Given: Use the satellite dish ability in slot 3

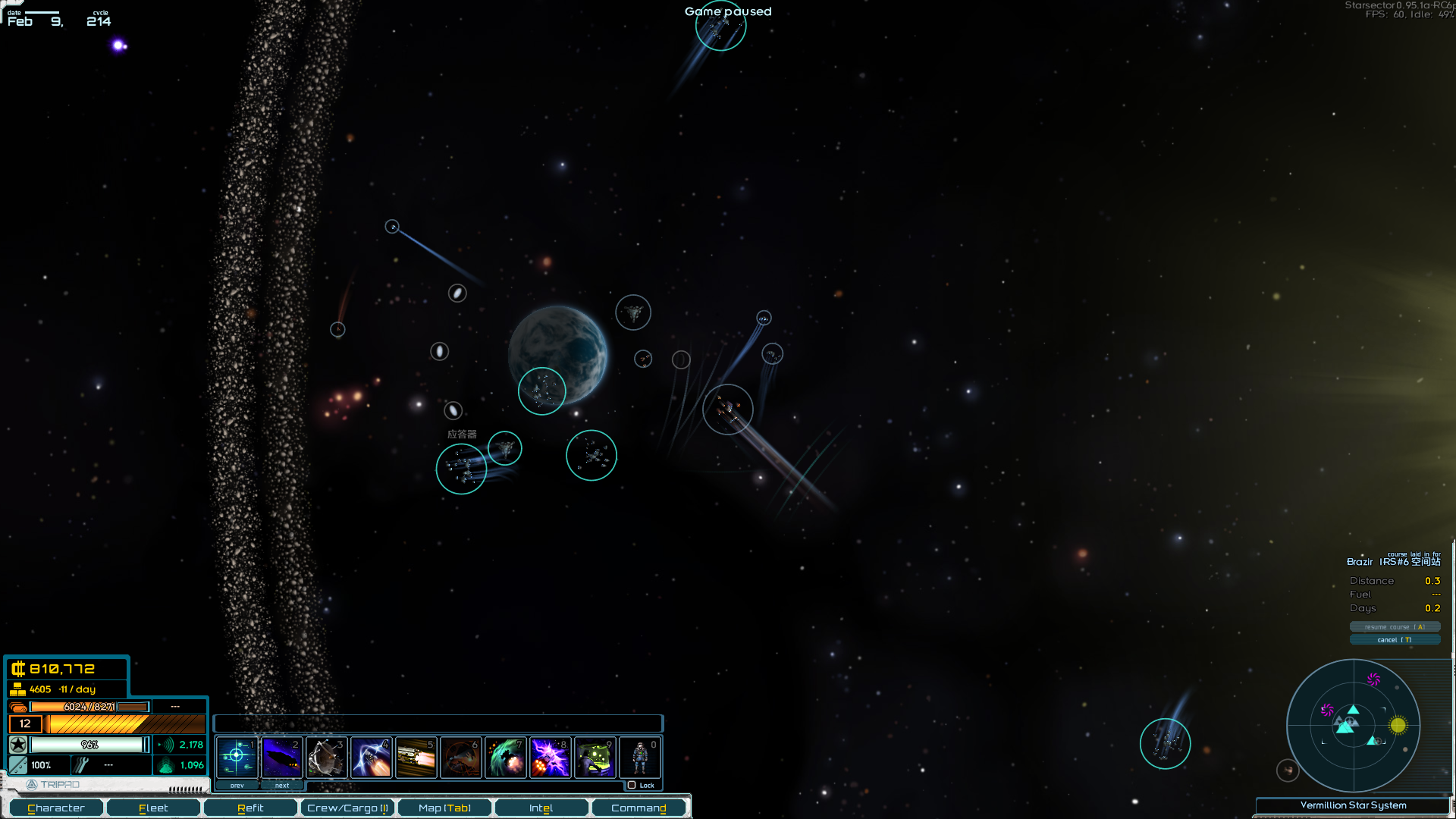Looking at the screenshot, I should 326,757.
